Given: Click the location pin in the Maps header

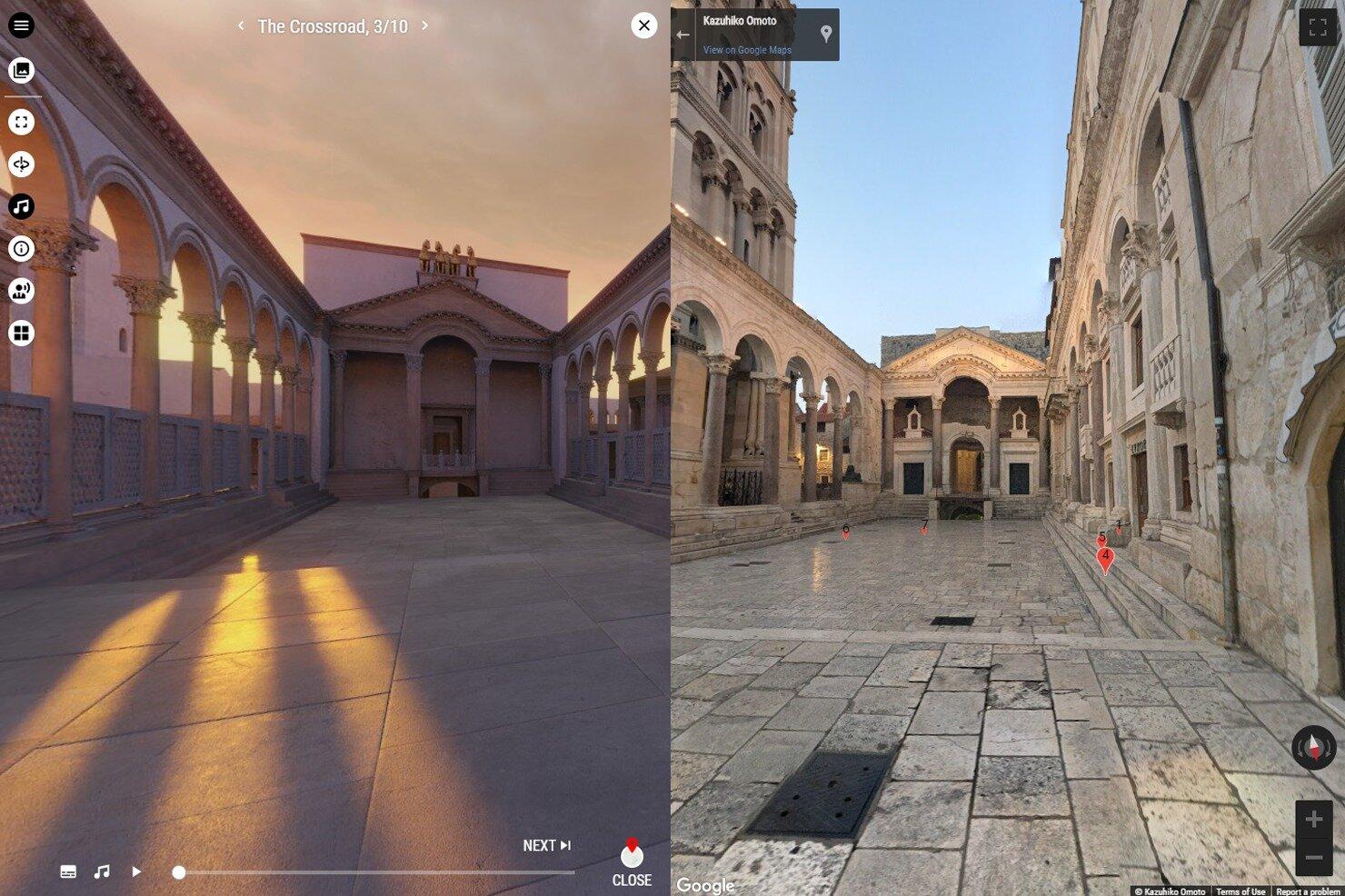Looking at the screenshot, I should (825, 34).
